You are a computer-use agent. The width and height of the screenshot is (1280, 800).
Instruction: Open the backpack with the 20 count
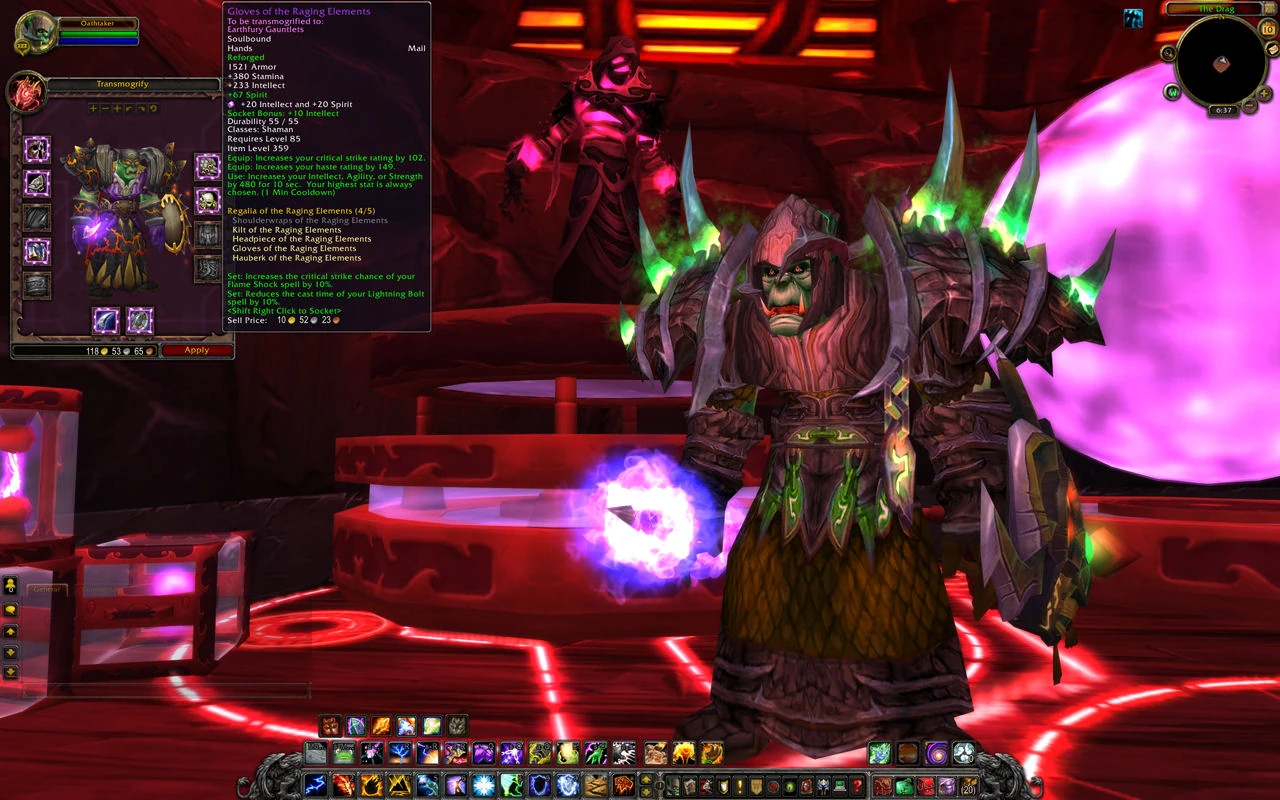(x=967, y=785)
